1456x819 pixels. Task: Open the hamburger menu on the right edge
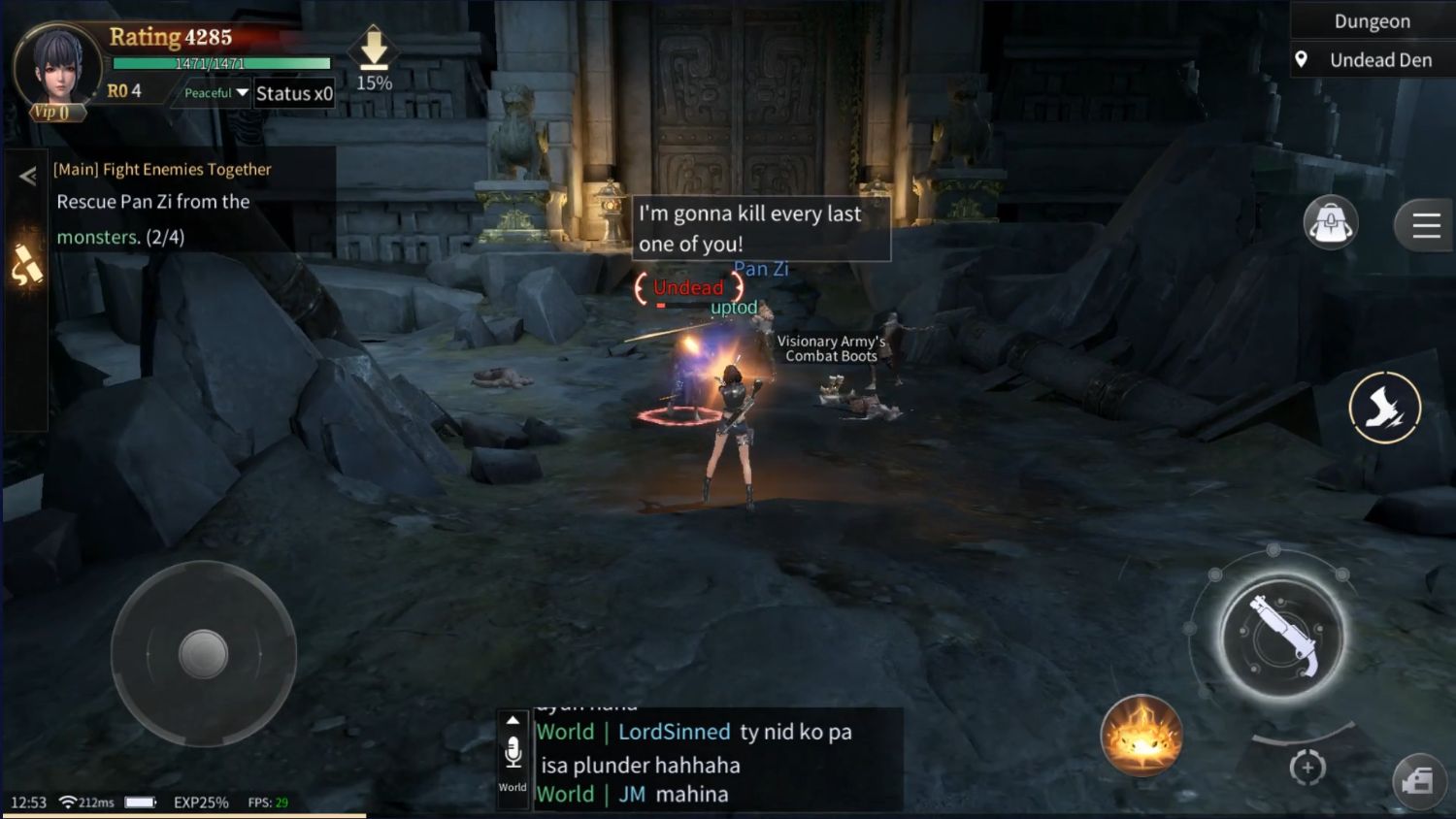[x=1424, y=224]
